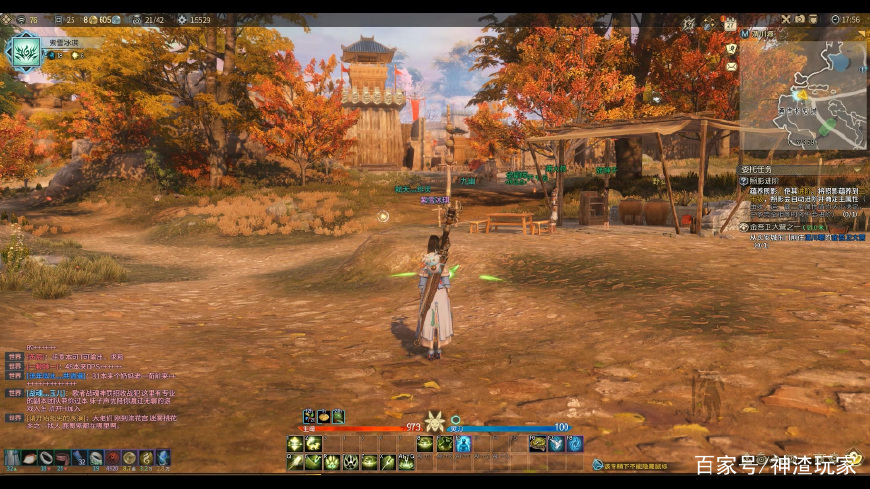Screen dimensions: 870x489
Task: Use the paw print skill
Action: click(x=332, y=462)
